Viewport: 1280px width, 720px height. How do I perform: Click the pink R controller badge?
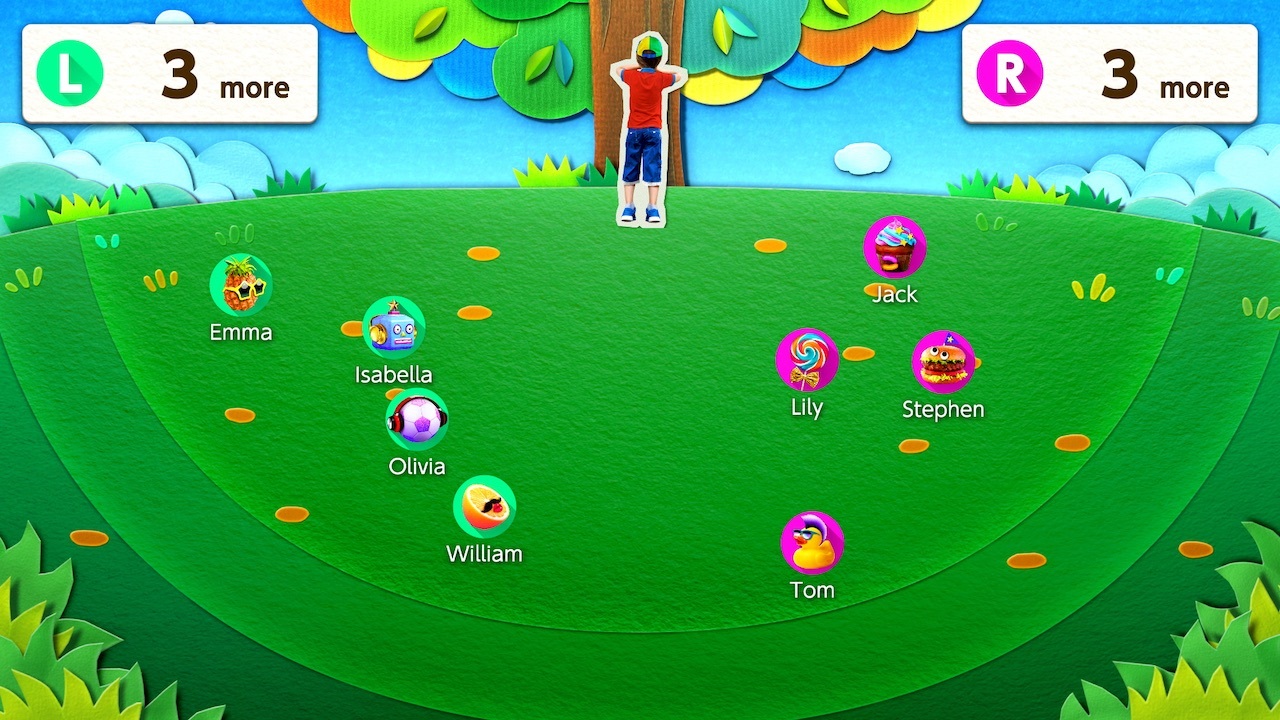point(1009,71)
